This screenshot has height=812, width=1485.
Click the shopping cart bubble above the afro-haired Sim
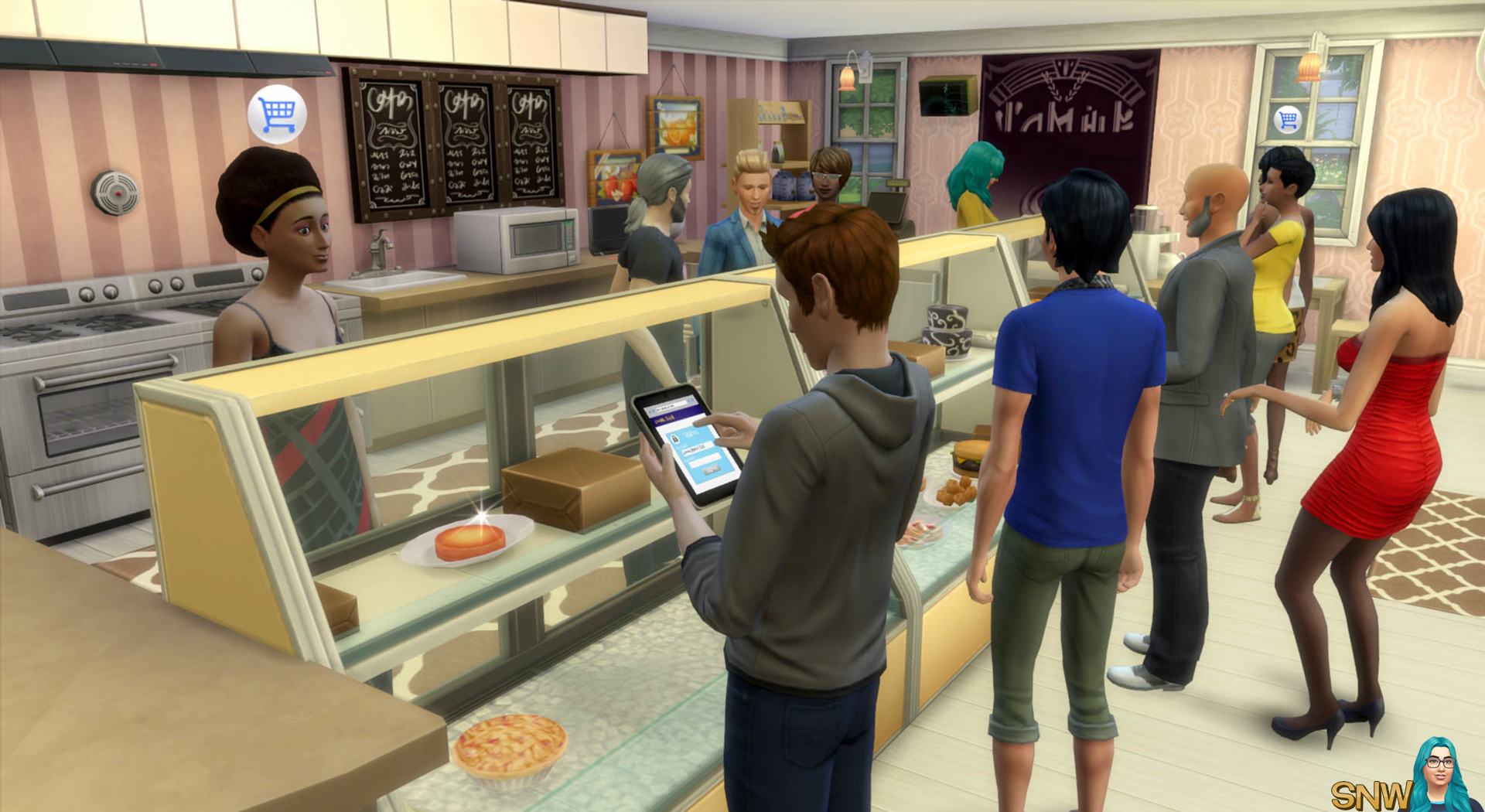pos(277,114)
